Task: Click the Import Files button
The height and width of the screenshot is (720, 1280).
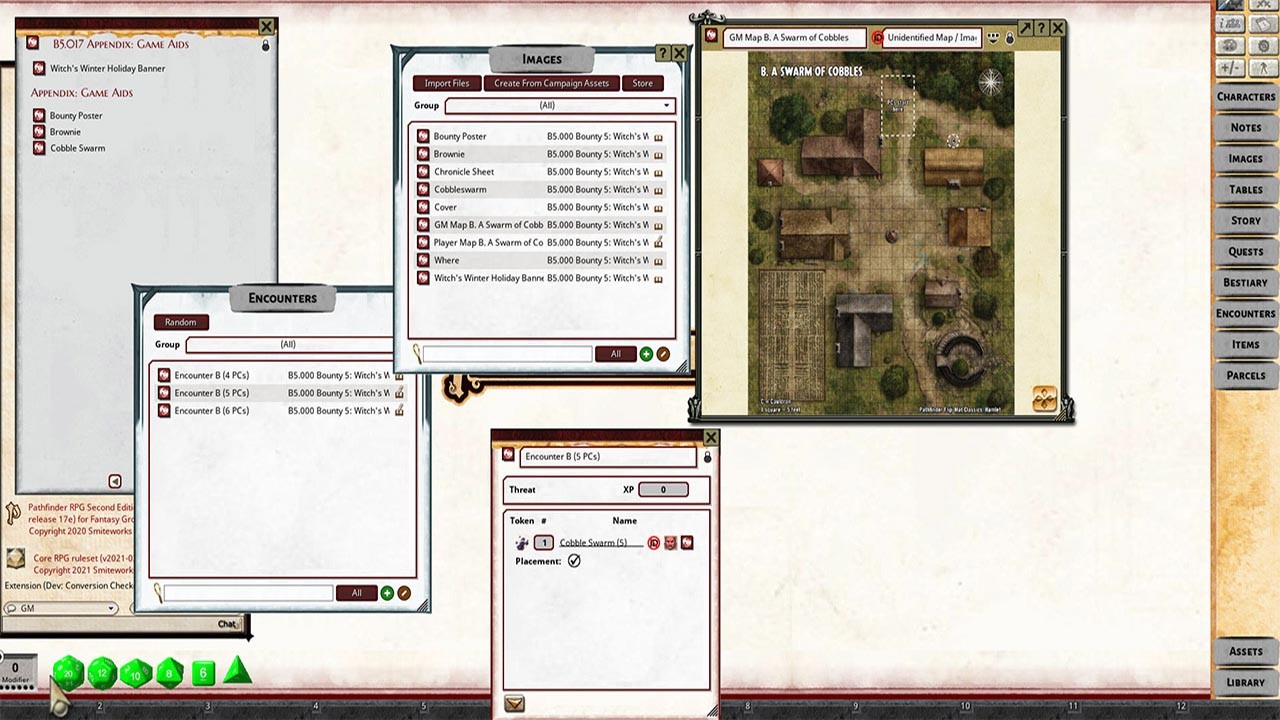Action: pyautogui.click(x=446, y=83)
